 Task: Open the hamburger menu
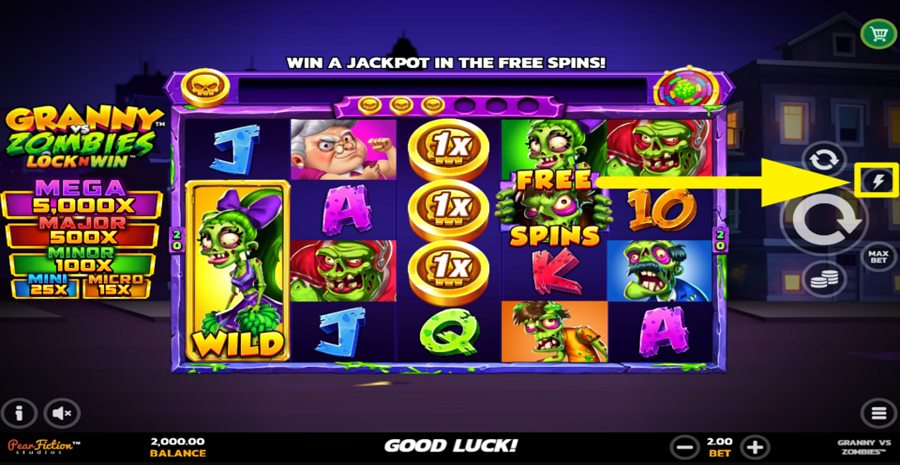(x=878, y=412)
